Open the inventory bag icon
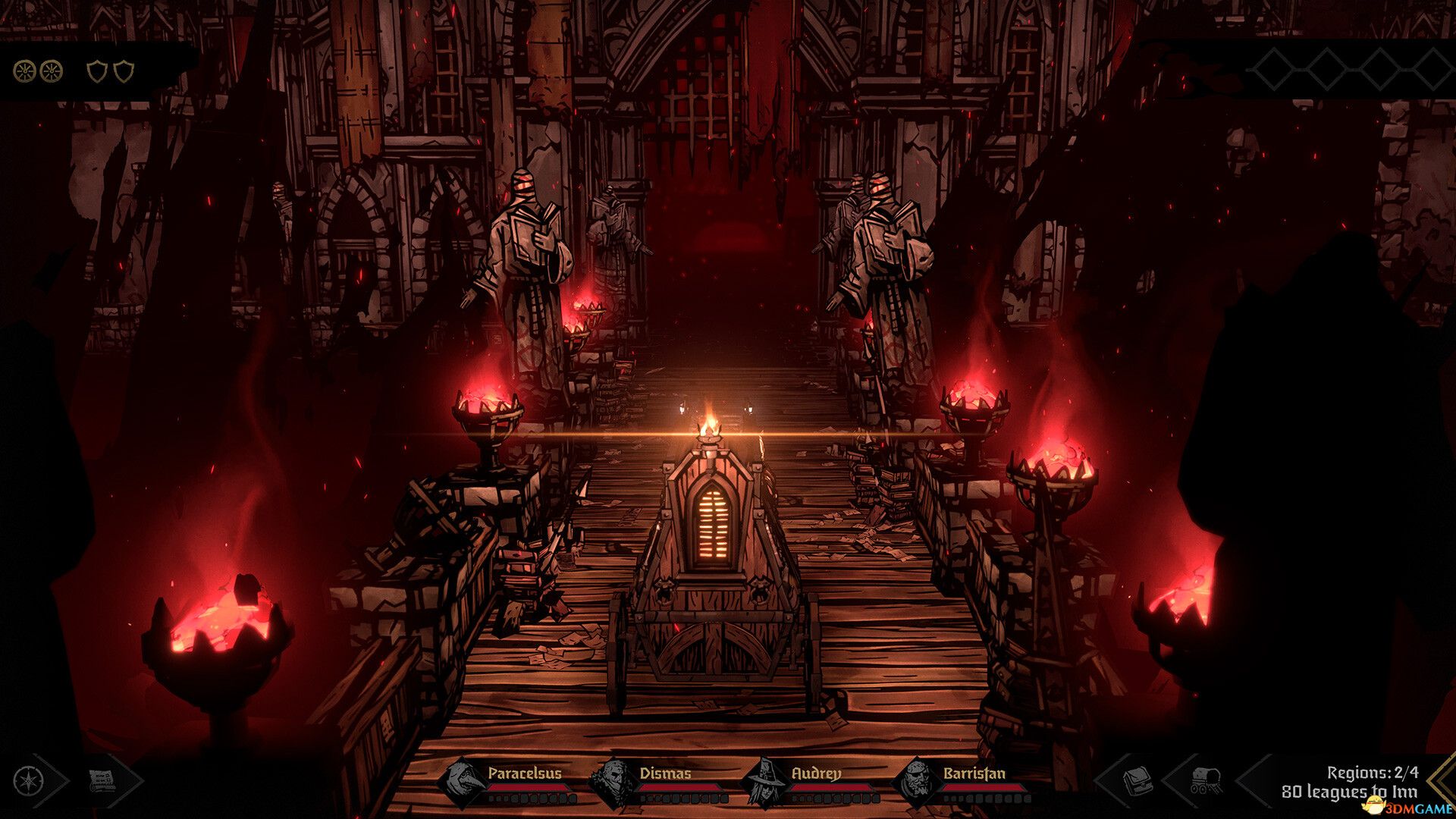Image resolution: width=1456 pixels, height=819 pixels. (x=1139, y=780)
